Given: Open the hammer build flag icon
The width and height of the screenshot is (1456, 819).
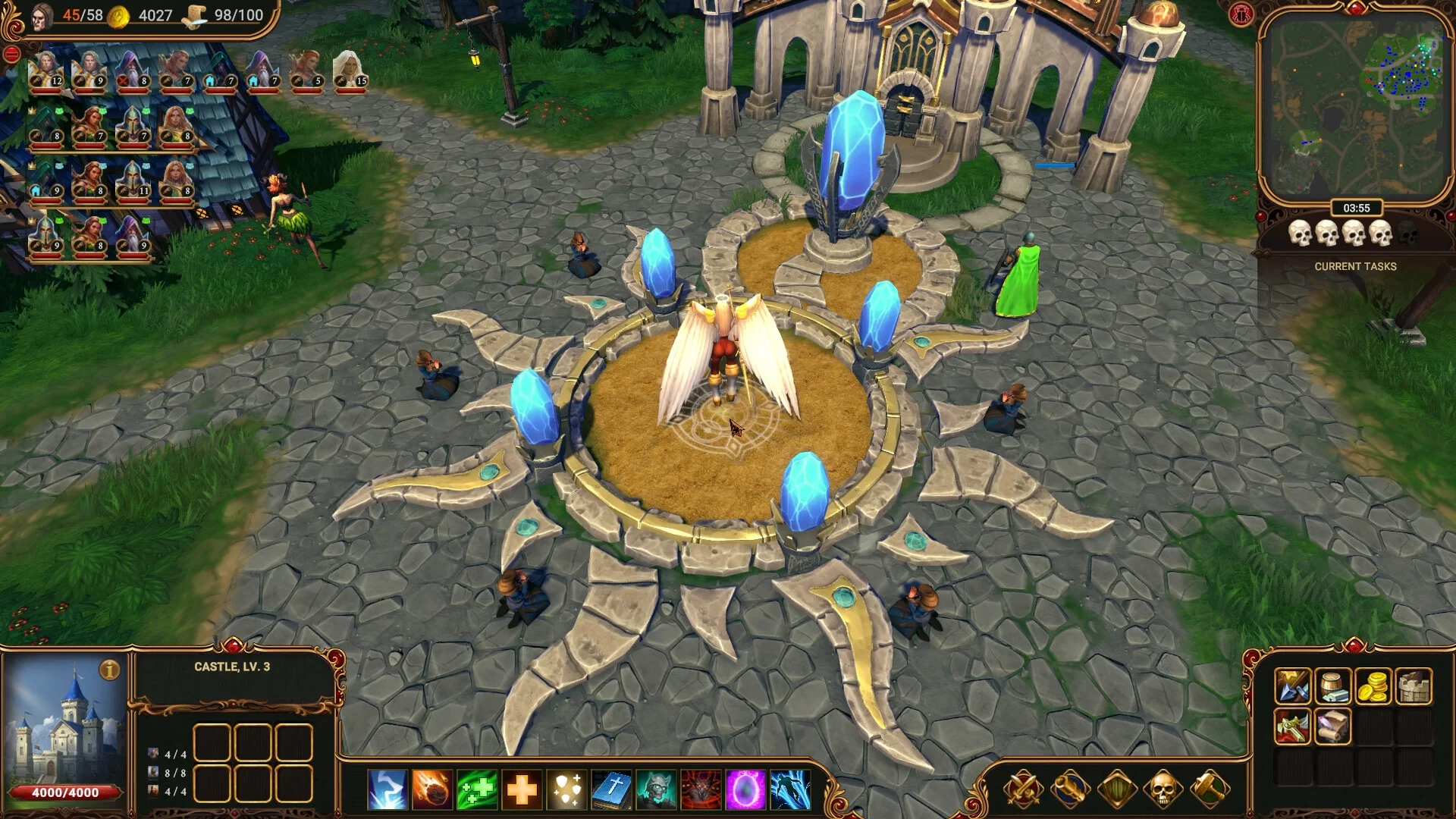Looking at the screenshot, I should (1209, 790).
